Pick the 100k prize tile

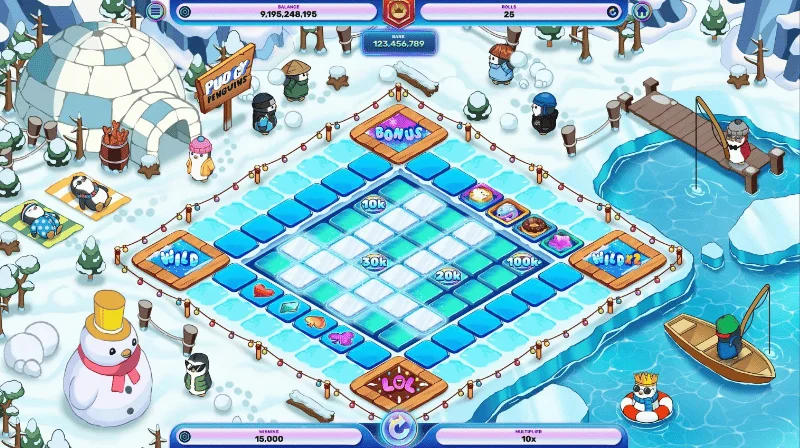click(521, 262)
